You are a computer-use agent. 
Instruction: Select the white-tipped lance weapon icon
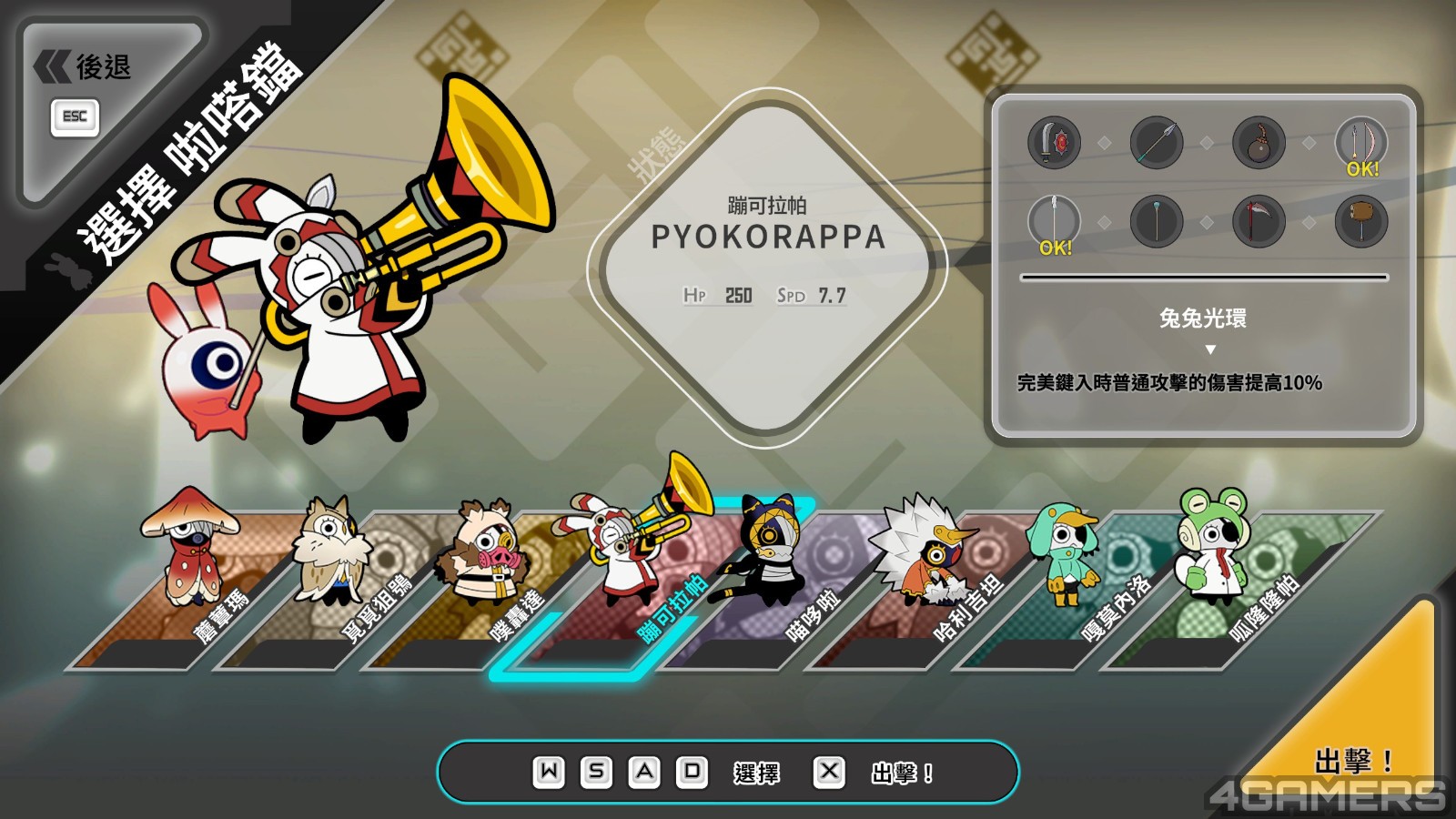pyautogui.click(x=1054, y=221)
